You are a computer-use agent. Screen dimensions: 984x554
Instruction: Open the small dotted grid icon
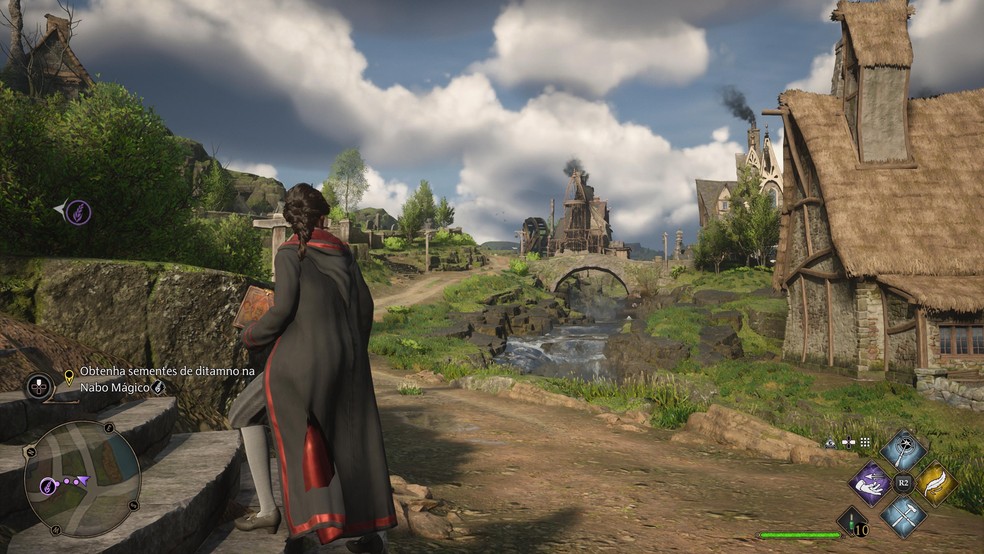865,441
